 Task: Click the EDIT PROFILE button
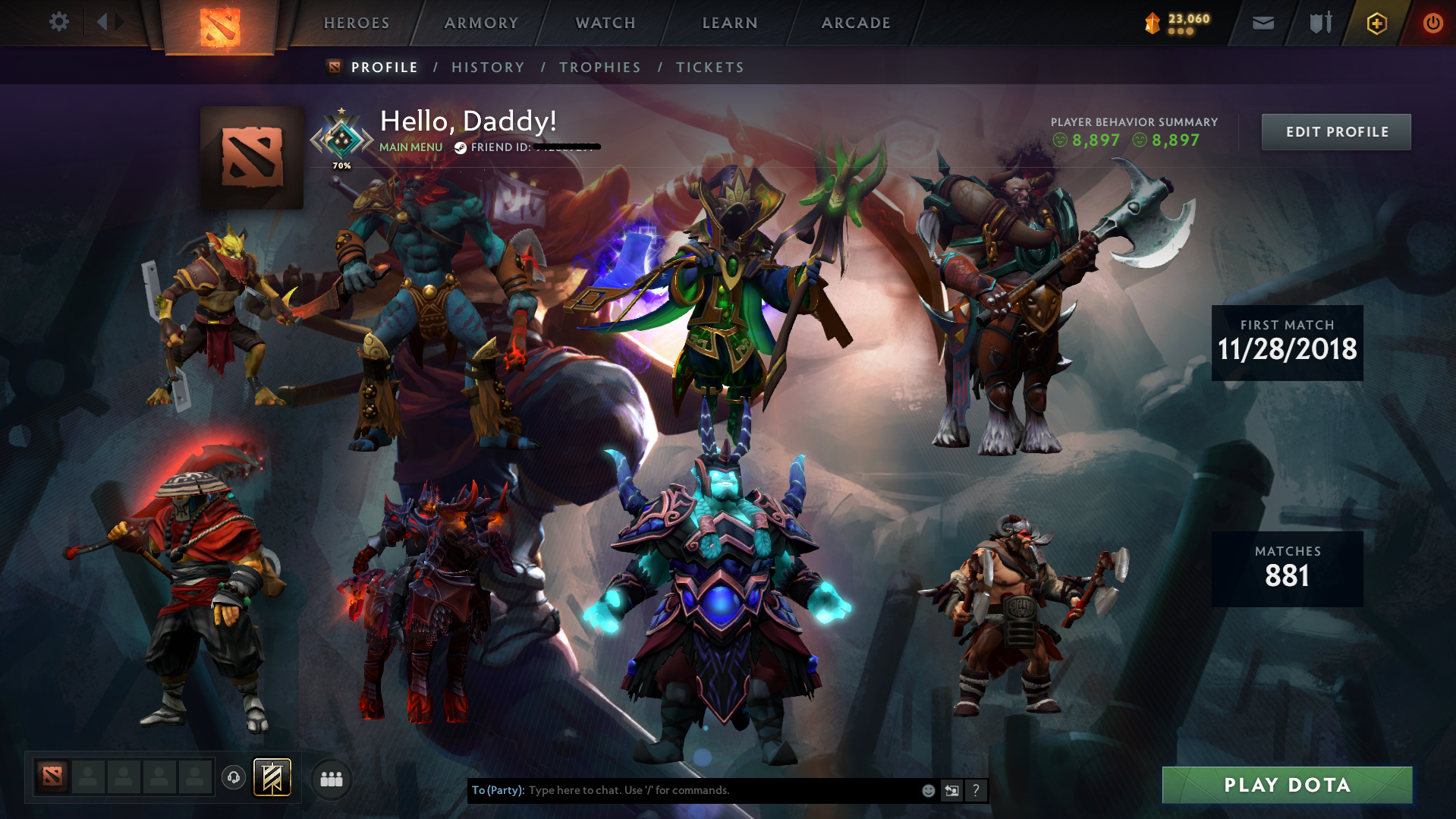coord(1335,131)
